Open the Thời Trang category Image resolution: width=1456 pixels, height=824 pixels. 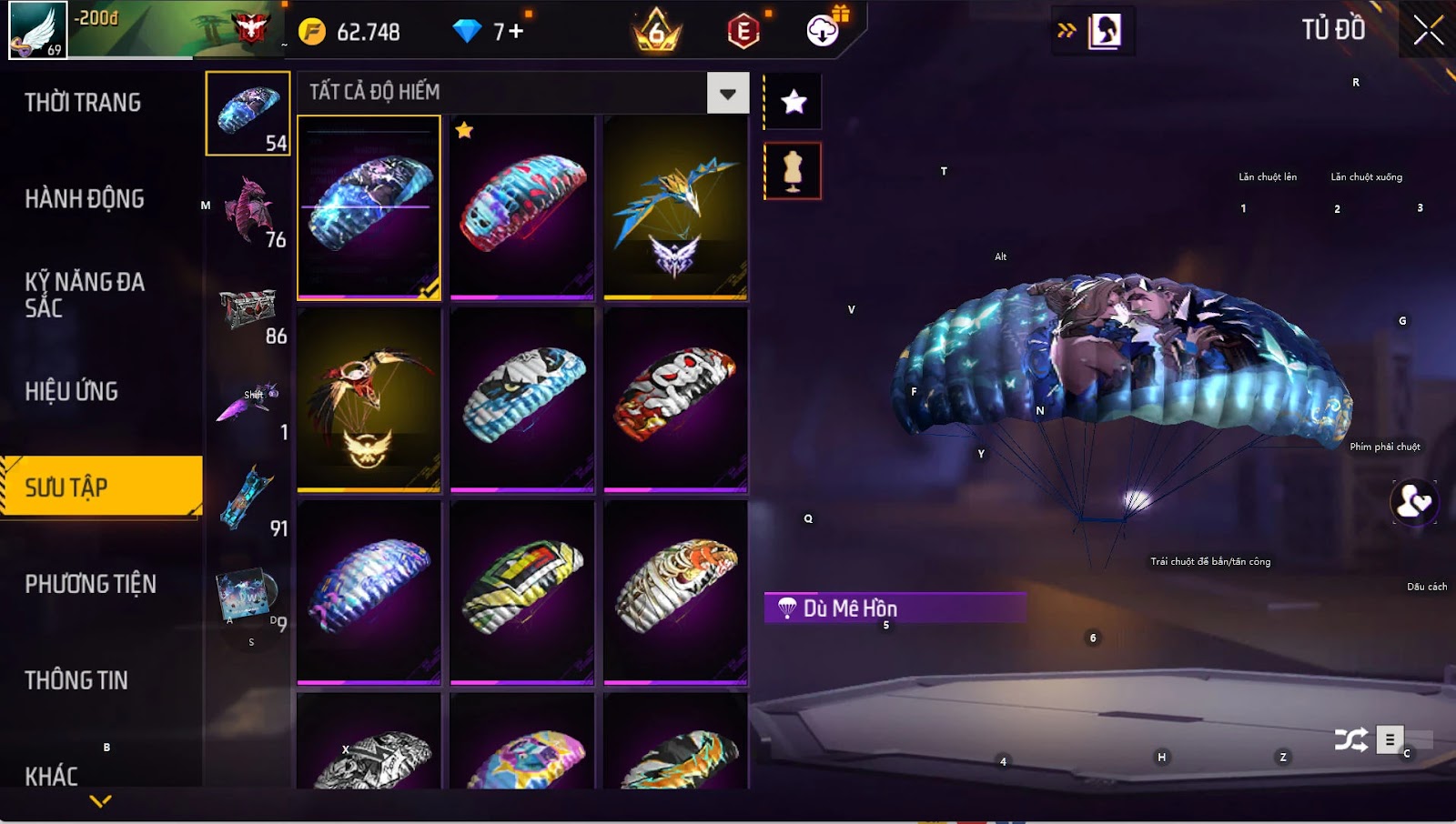pos(83,103)
